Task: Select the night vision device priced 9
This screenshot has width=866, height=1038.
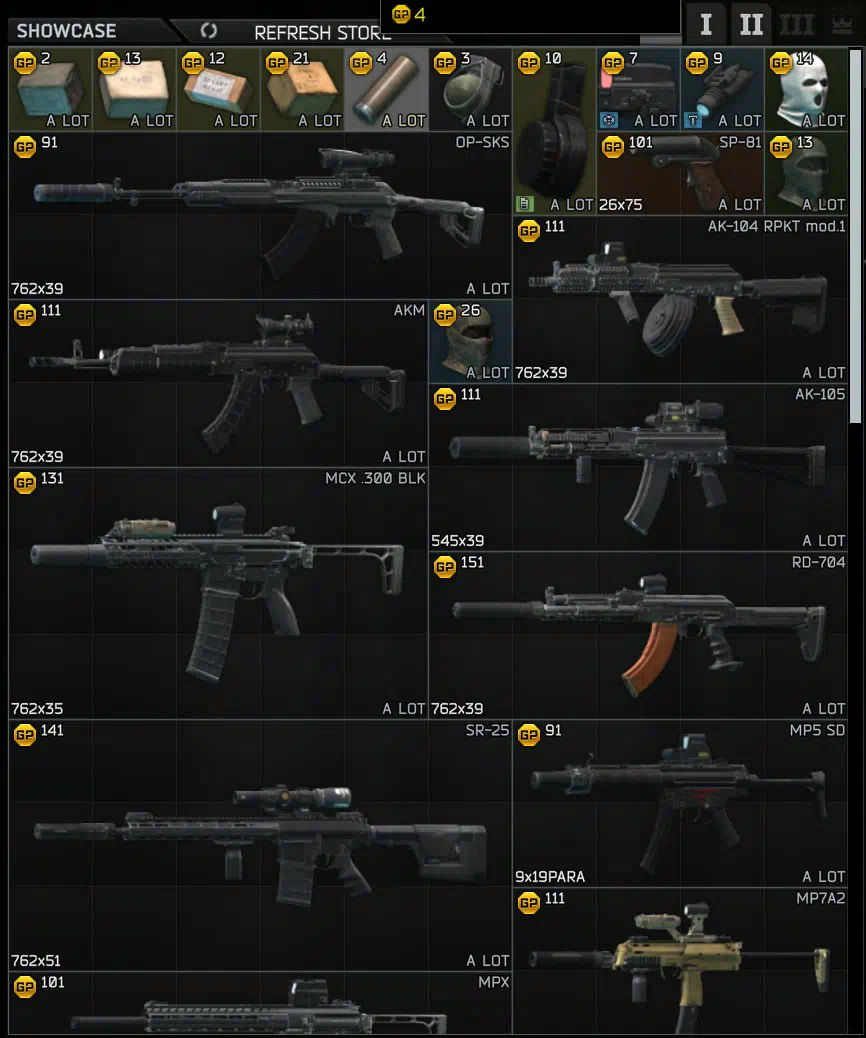Action: pyautogui.click(x=722, y=89)
